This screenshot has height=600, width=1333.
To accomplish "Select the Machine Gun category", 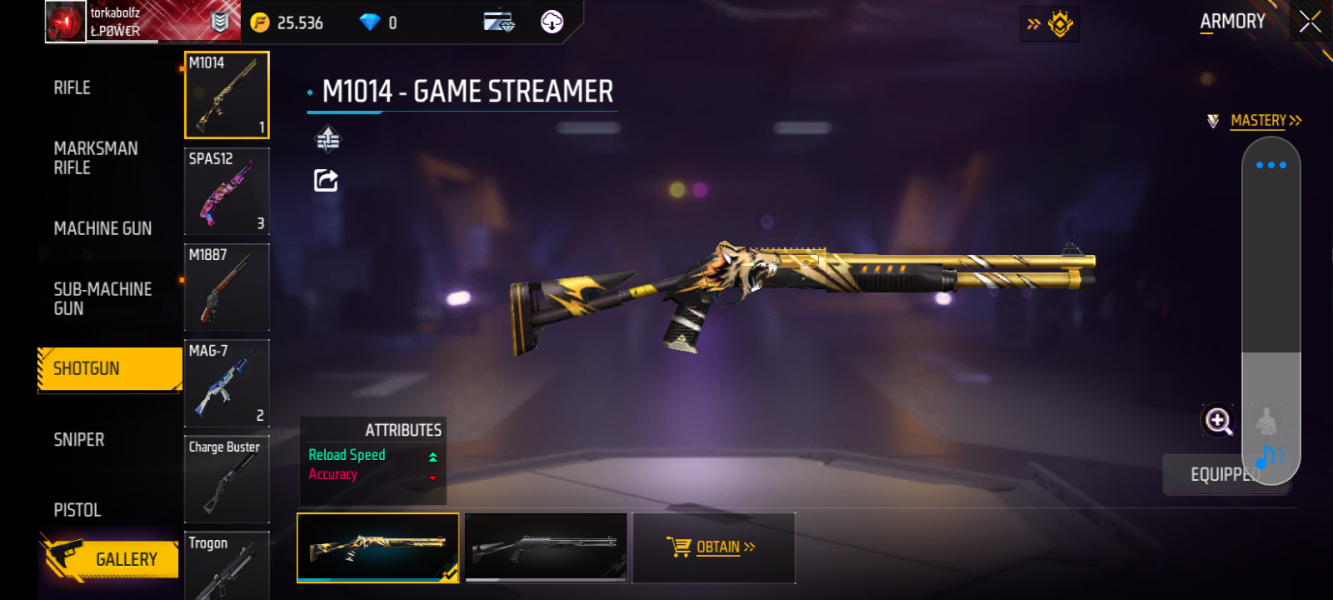I will pyautogui.click(x=103, y=229).
